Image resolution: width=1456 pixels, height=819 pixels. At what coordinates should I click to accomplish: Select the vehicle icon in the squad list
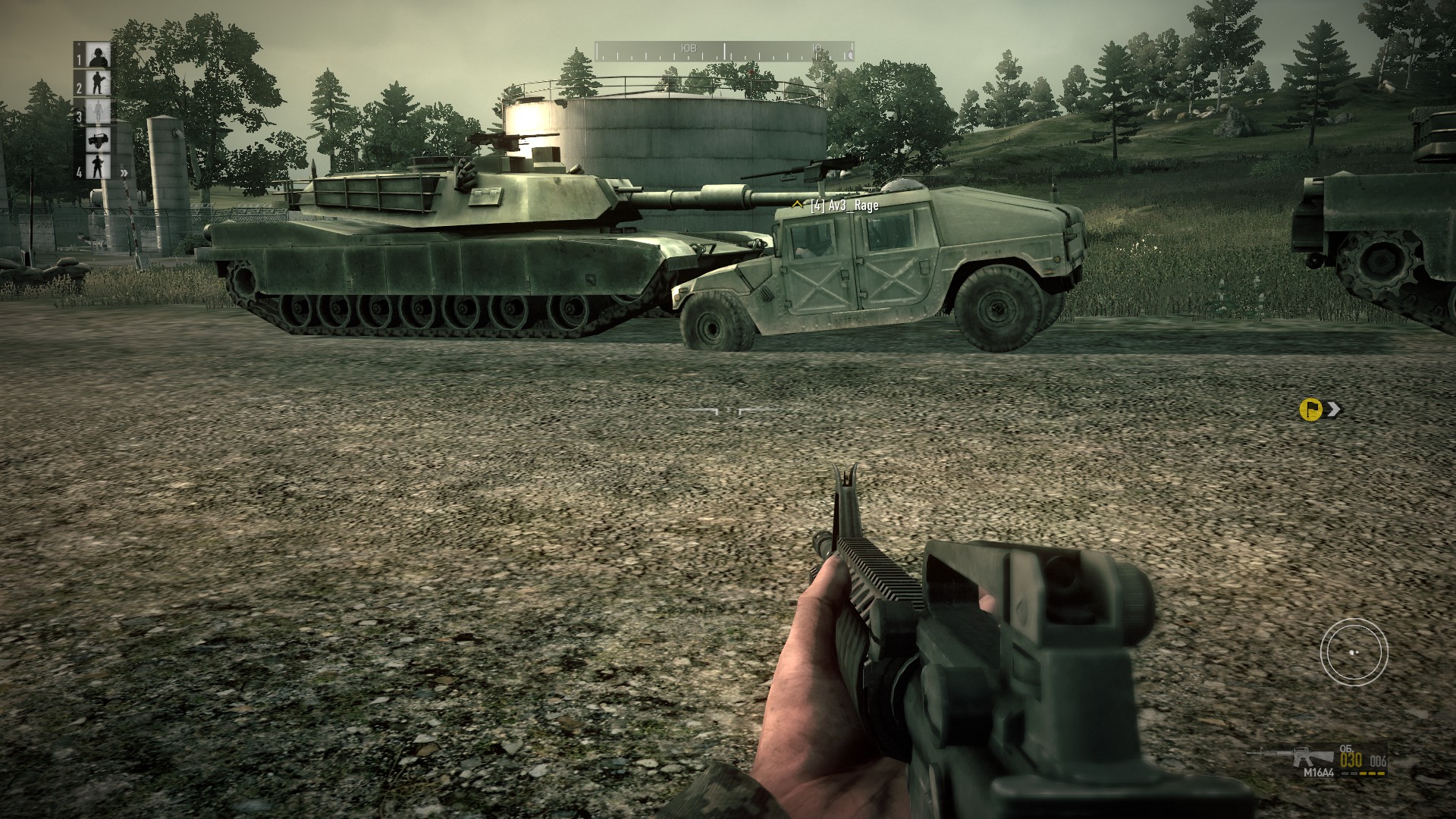point(98,140)
